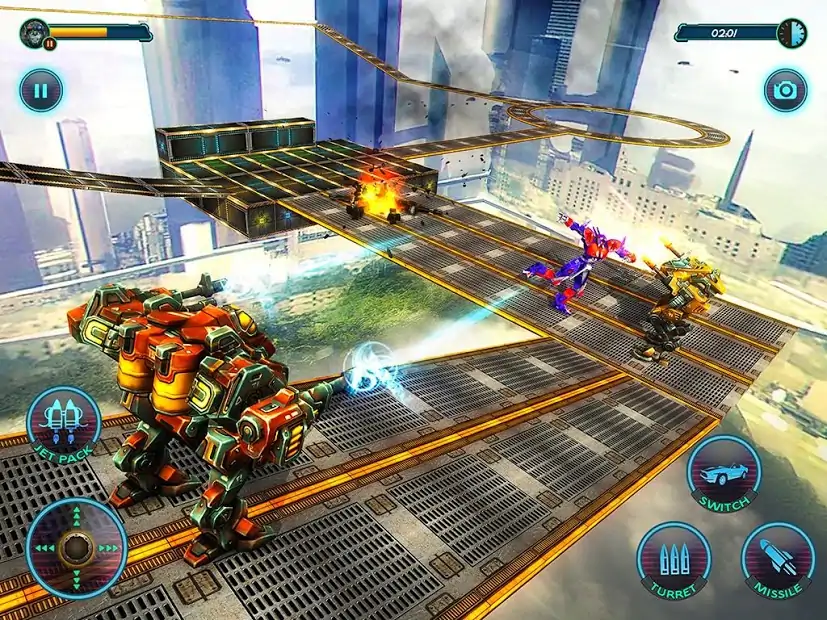Viewport: 827px width, 620px height.
Task: Launch a Missile
Action: 778,560
